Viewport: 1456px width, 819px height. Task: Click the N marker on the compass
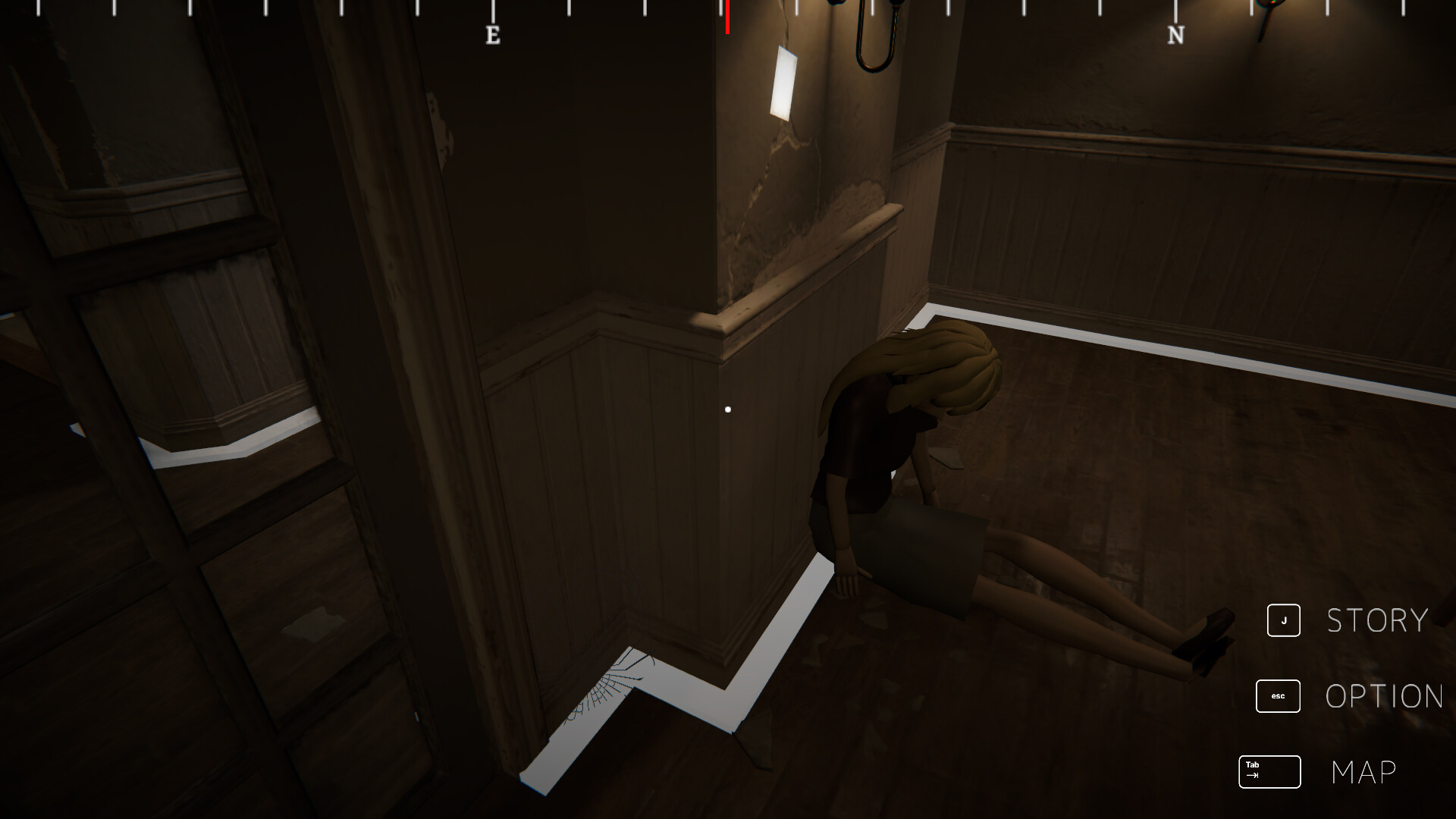pyautogui.click(x=1176, y=34)
